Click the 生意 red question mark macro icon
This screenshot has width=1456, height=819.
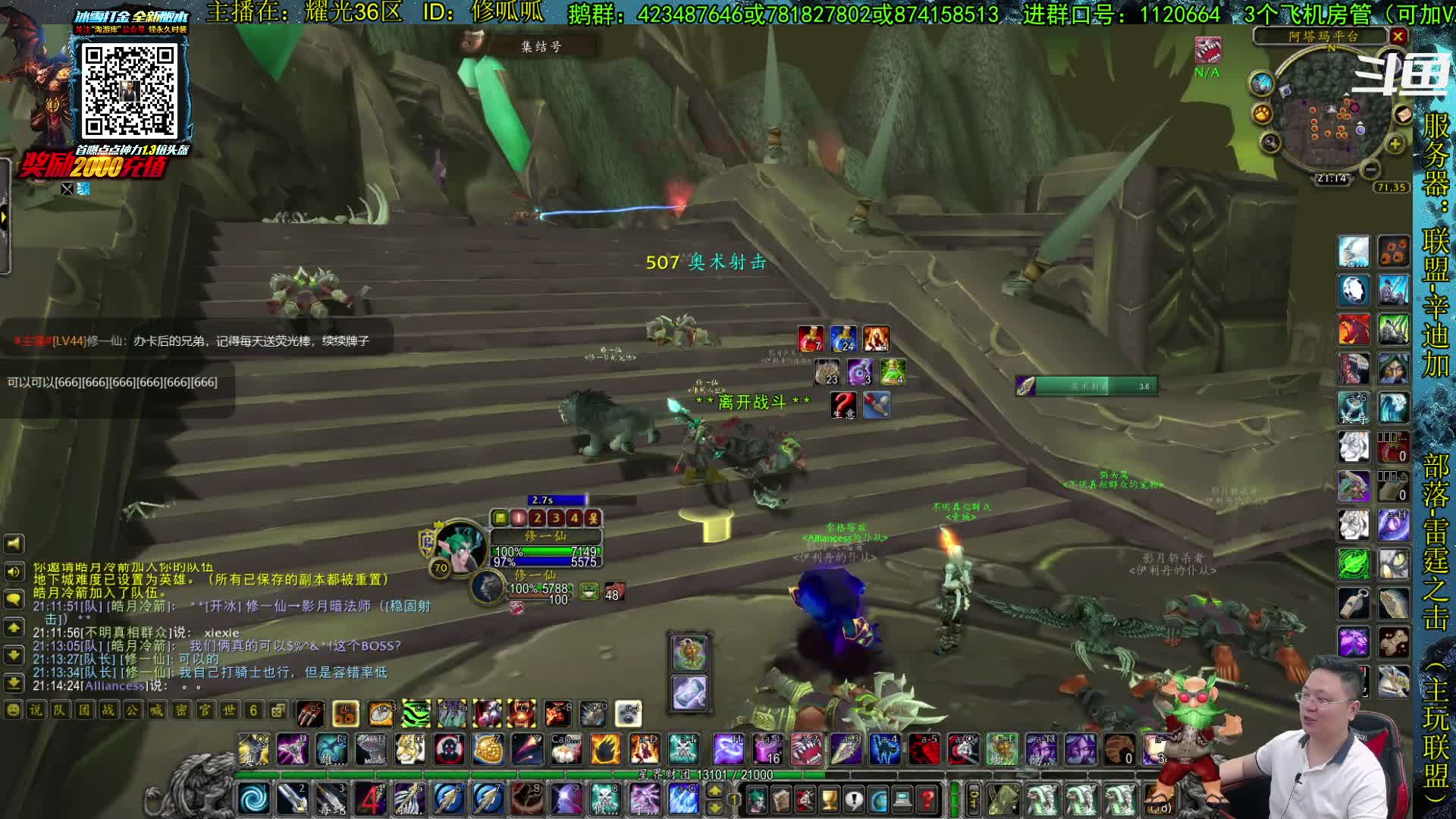tap(843, 405)
